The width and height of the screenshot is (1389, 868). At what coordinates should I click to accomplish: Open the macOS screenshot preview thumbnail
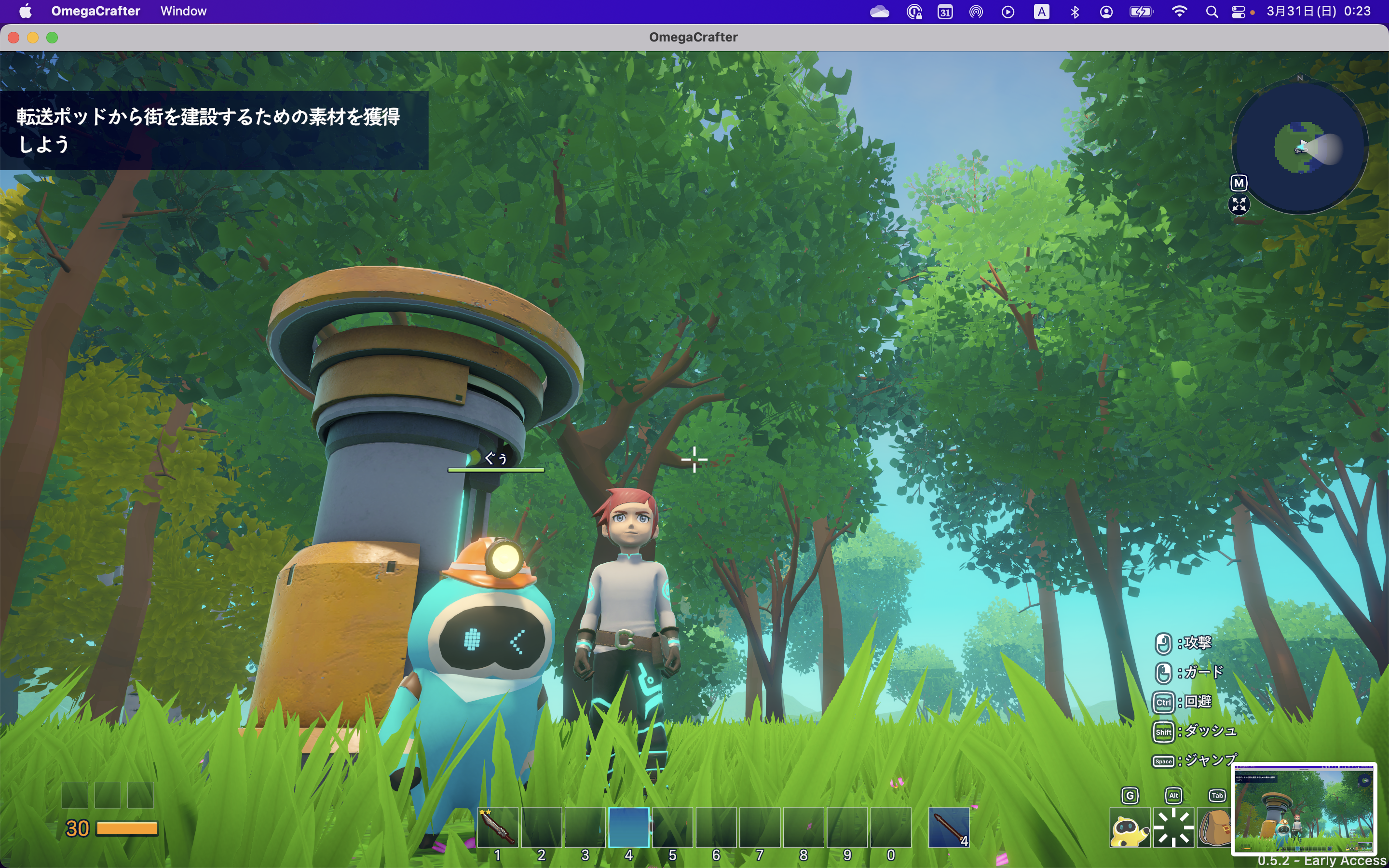(1304, 808)
